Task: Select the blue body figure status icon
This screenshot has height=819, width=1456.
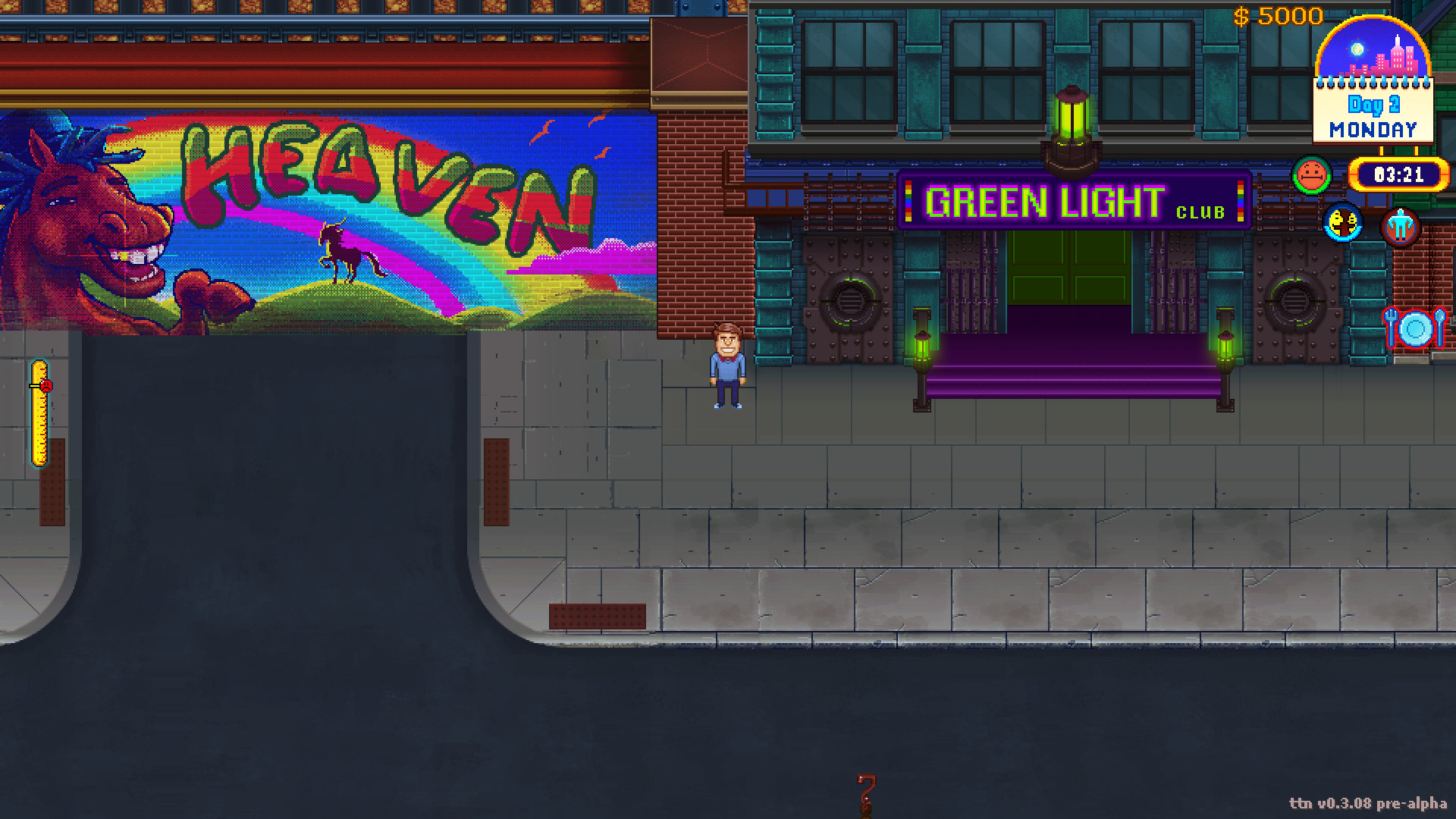Action: pyautogui.click(x=1401, y=225)
